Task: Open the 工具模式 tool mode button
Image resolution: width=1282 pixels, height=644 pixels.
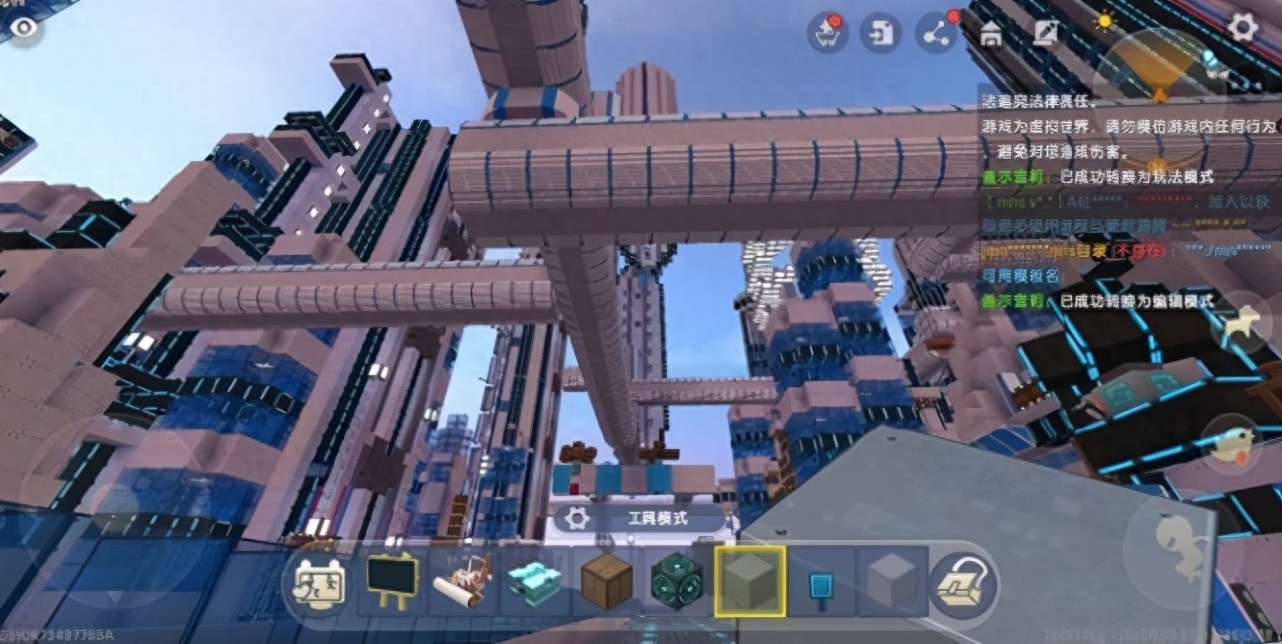Action: click(x=640, y=518)
